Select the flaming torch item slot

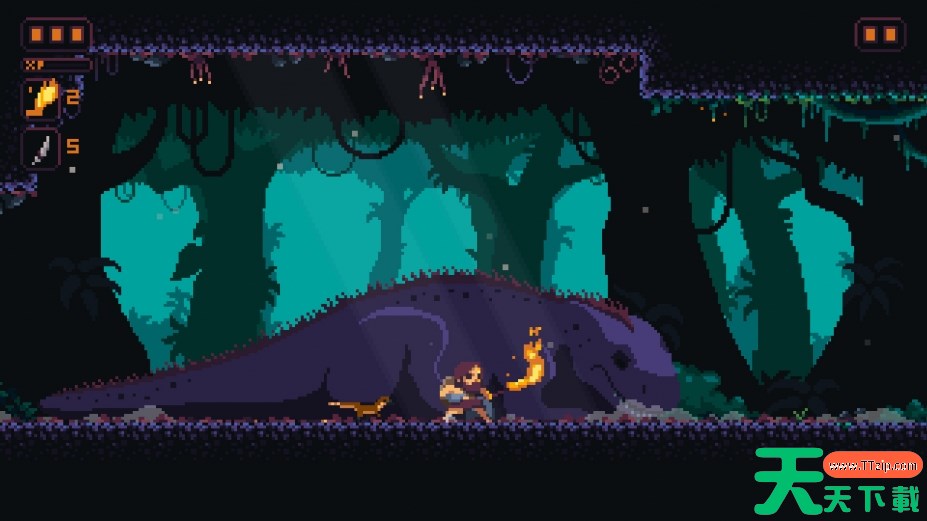pyautogui.click(x=41, y=99)
